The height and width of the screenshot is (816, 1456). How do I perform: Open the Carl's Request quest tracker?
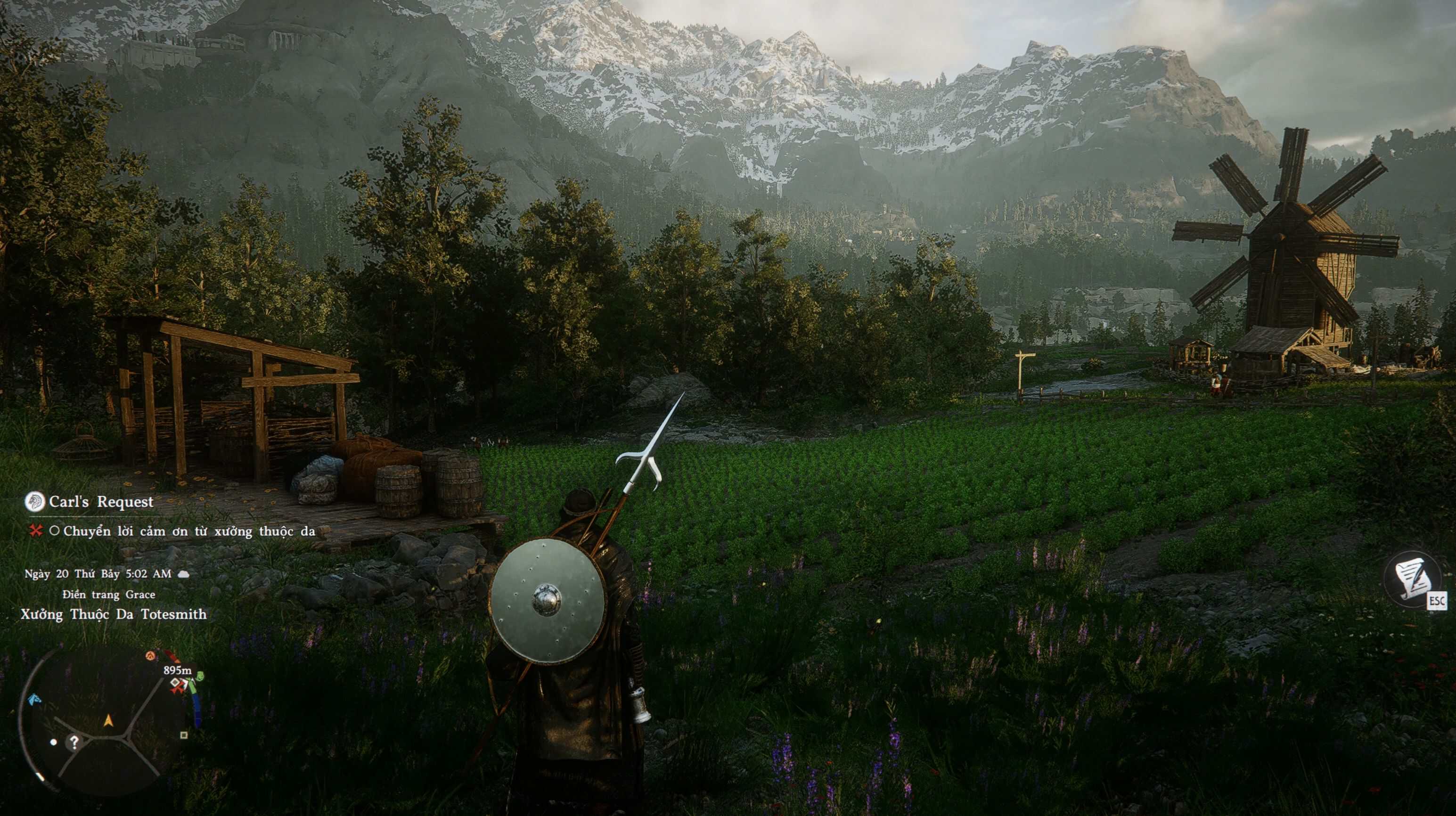(101, 502)
